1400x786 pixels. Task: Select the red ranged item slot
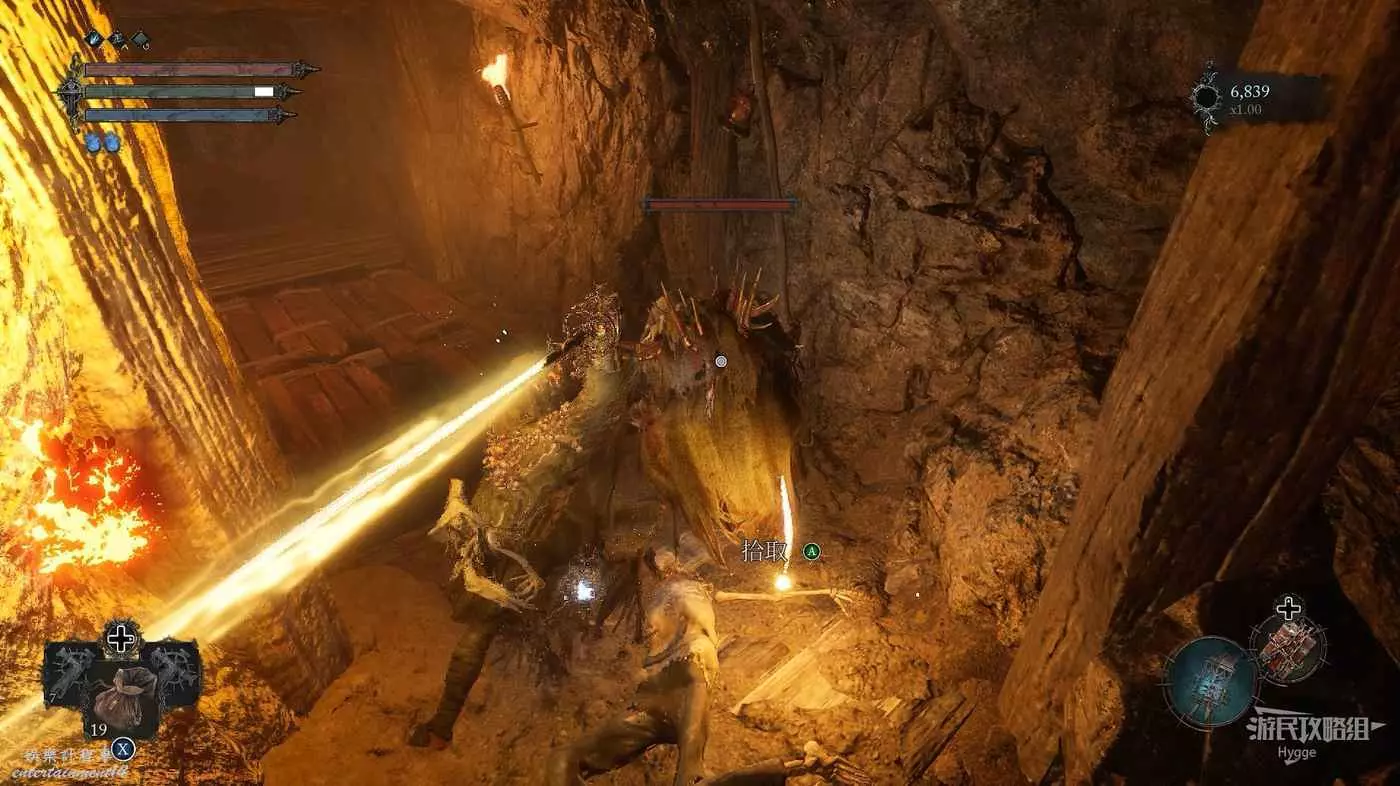[1288, 647]
